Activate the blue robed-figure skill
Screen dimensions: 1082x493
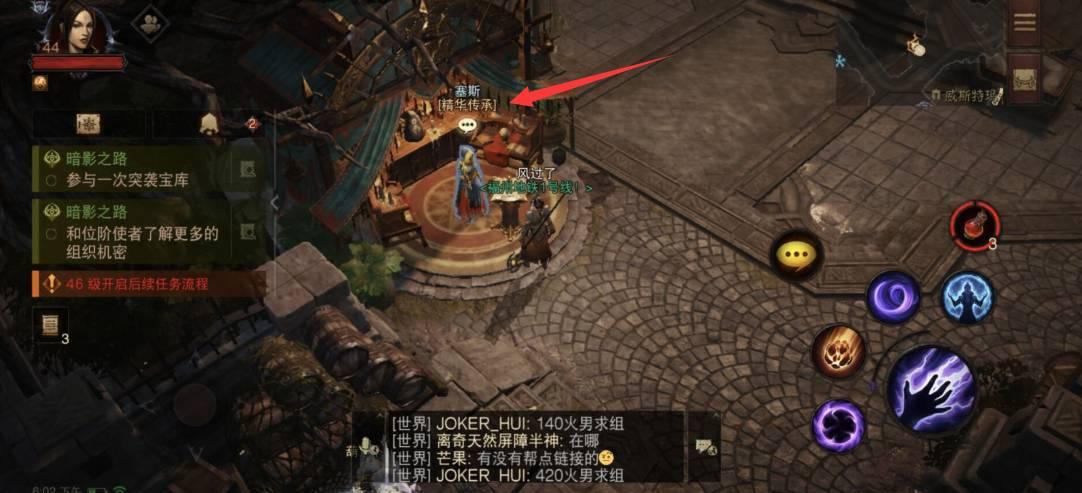[x=967, y=297]
